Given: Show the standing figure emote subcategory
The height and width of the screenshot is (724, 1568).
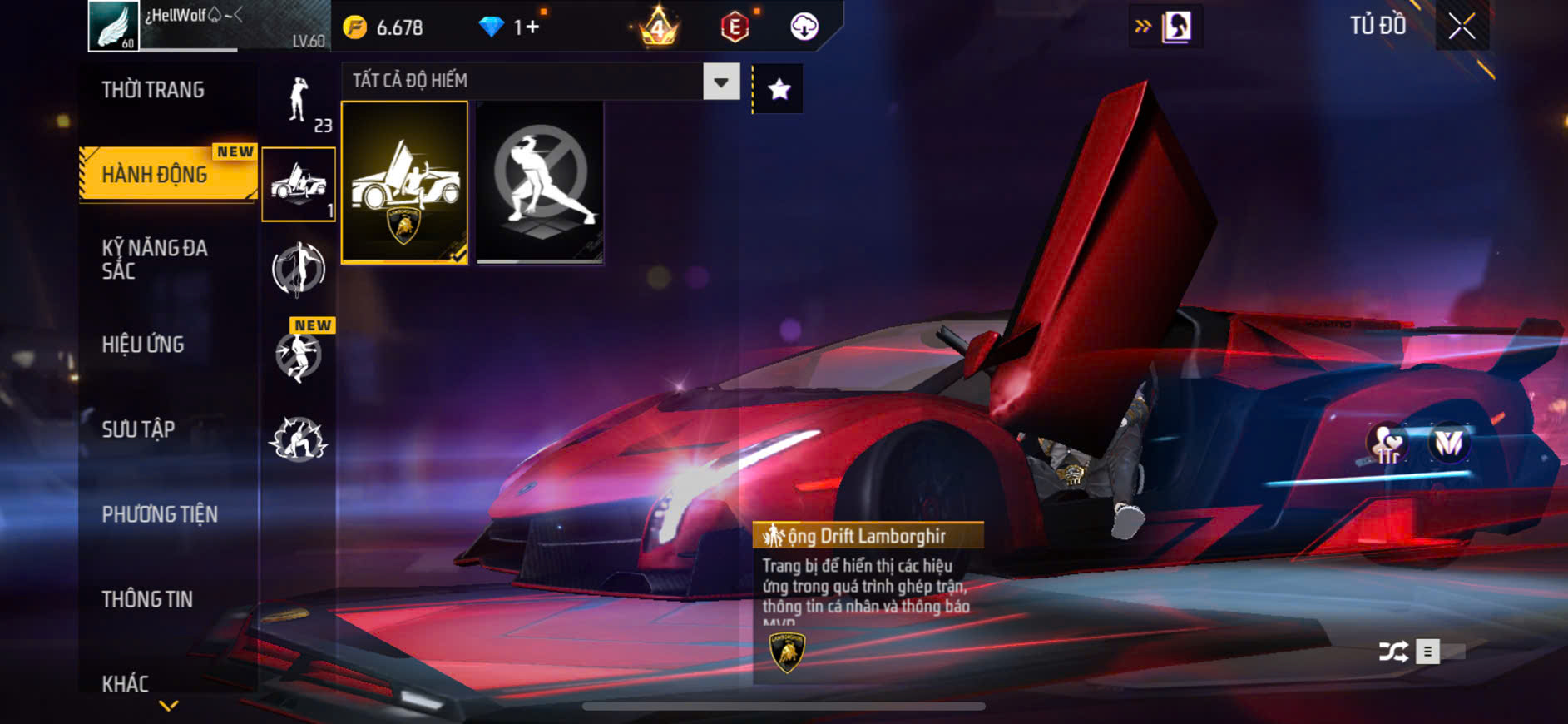Looking at the screenshot, I should click(x=299, y=102).
